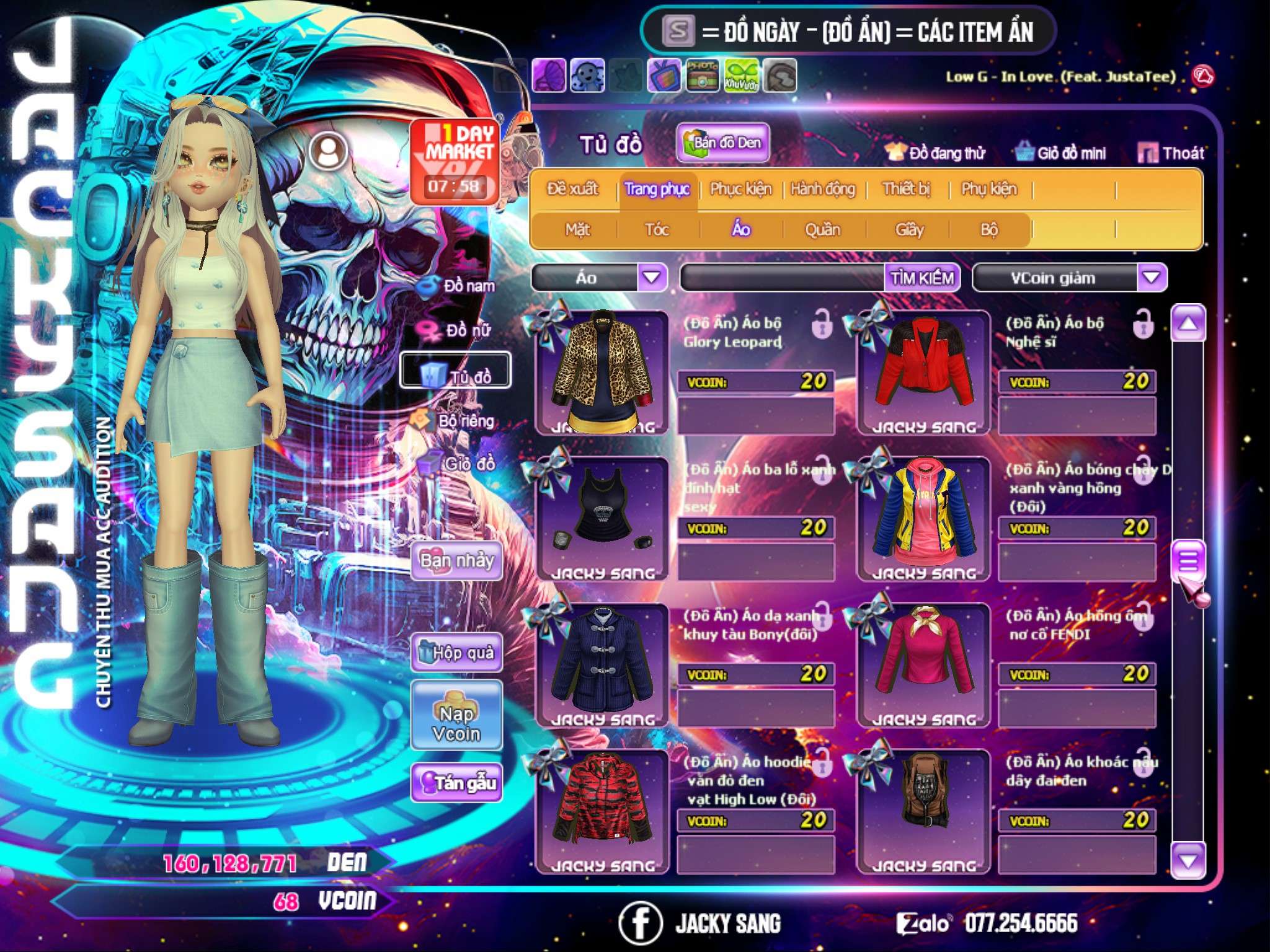The image size is (1270, 952).
Task: Expand the Áo category dropdown
Action: tap(652, 277)
